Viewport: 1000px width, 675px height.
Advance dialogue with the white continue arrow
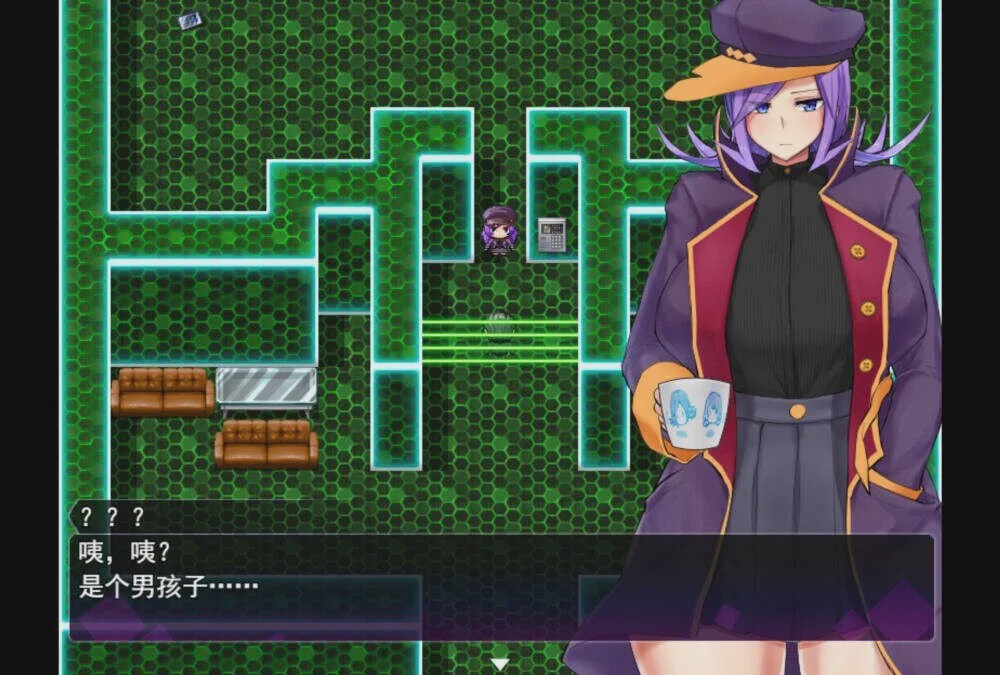point(500,663)
